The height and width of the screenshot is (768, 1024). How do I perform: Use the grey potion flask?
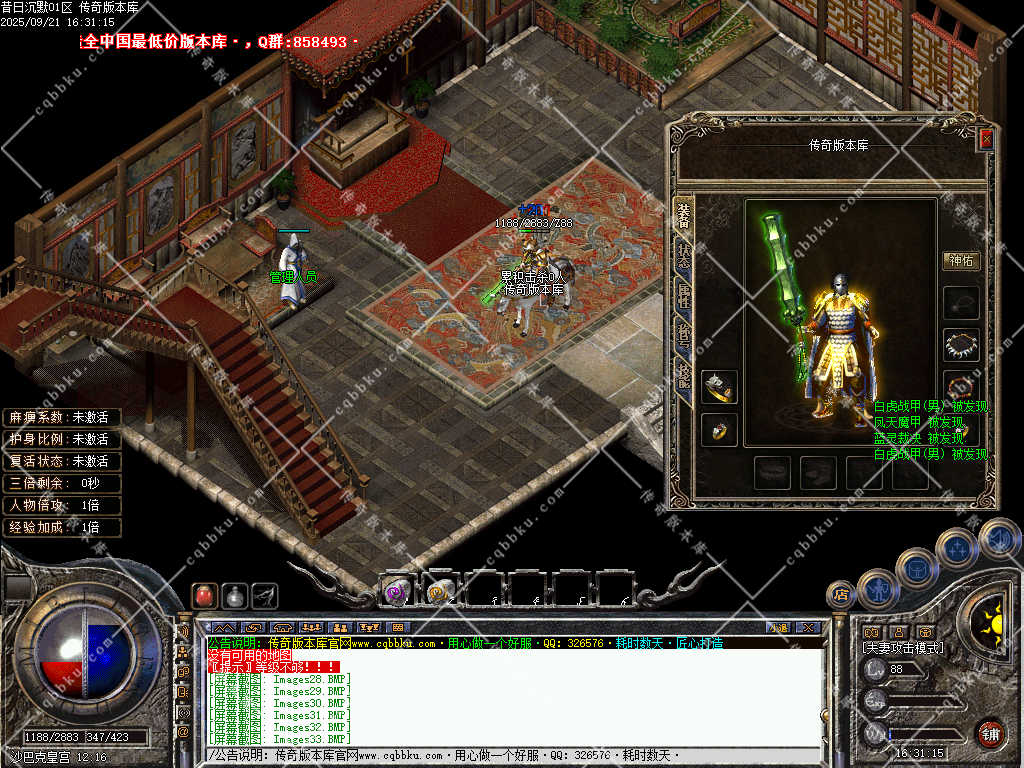(234, 595)
